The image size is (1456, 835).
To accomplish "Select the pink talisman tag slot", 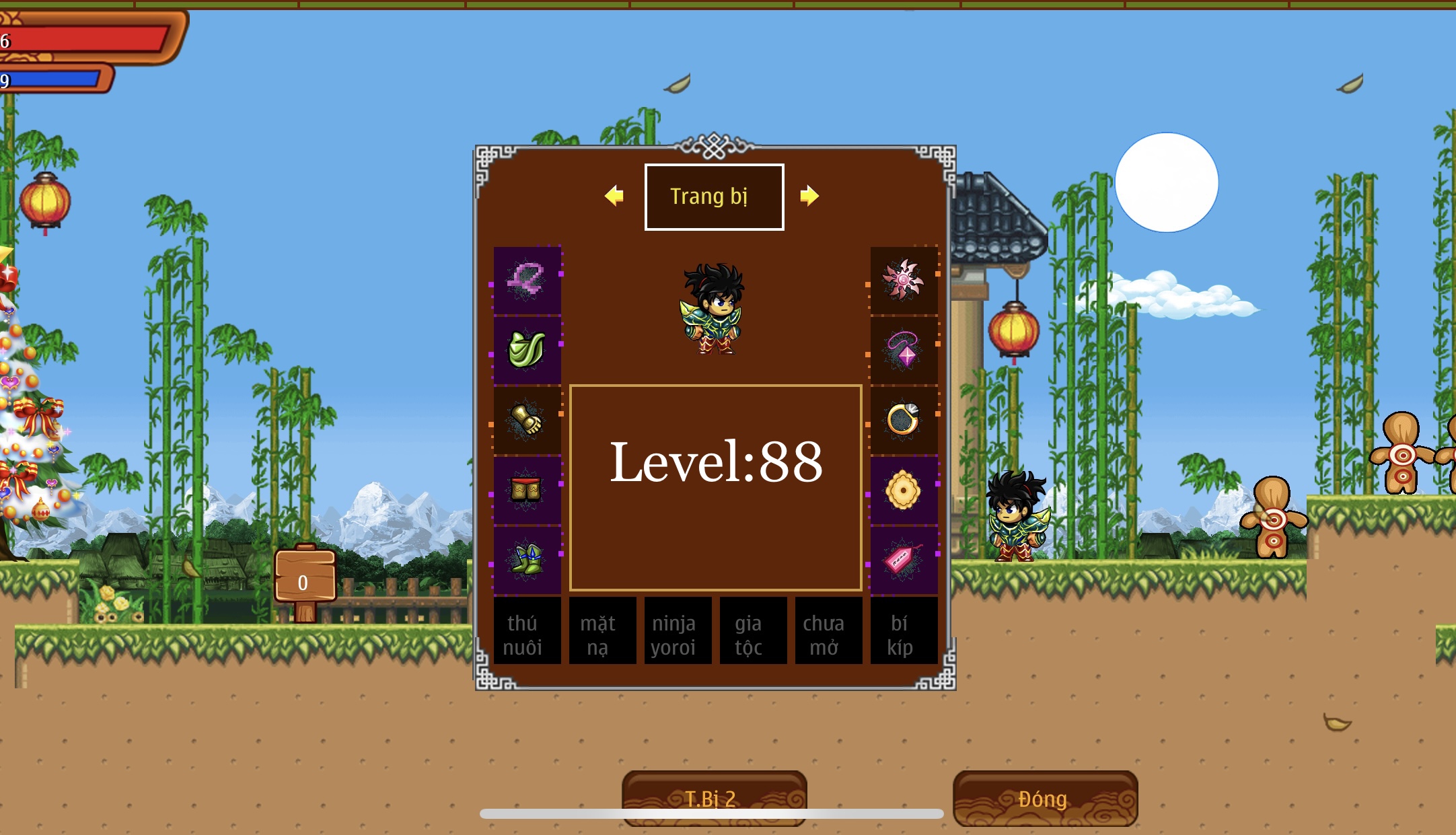I will click(x=904, y=560).
